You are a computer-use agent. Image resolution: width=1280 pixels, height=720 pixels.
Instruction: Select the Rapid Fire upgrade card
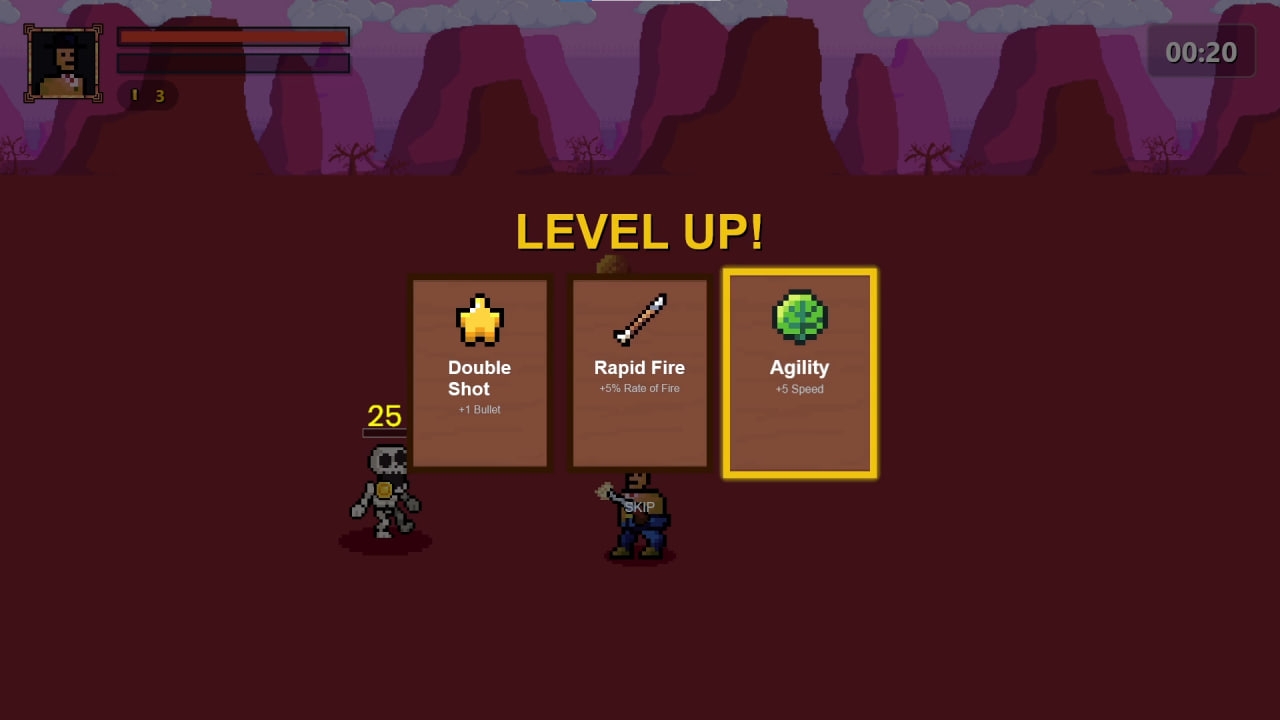coord(639,373)
